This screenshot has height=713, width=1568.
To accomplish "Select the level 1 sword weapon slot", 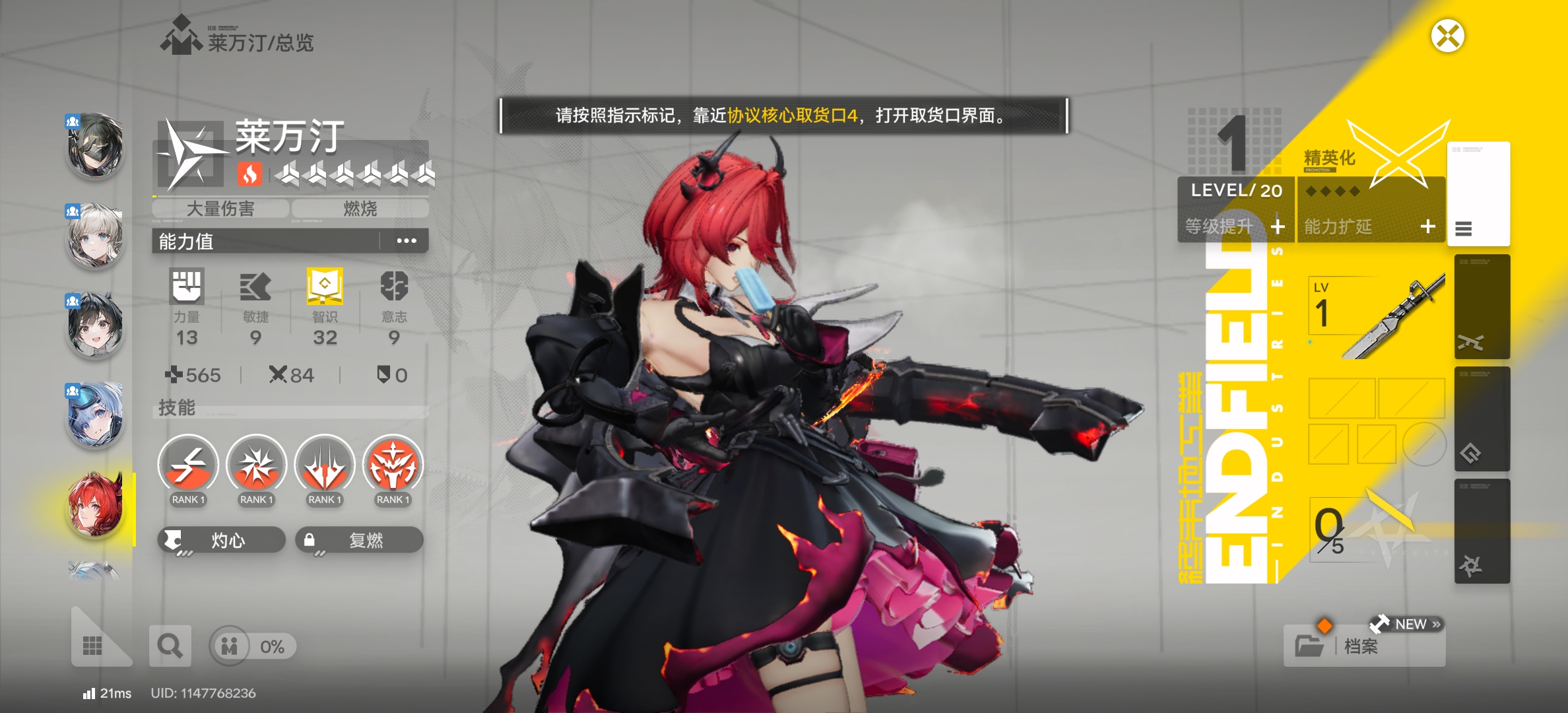I will coord(1375,316).
